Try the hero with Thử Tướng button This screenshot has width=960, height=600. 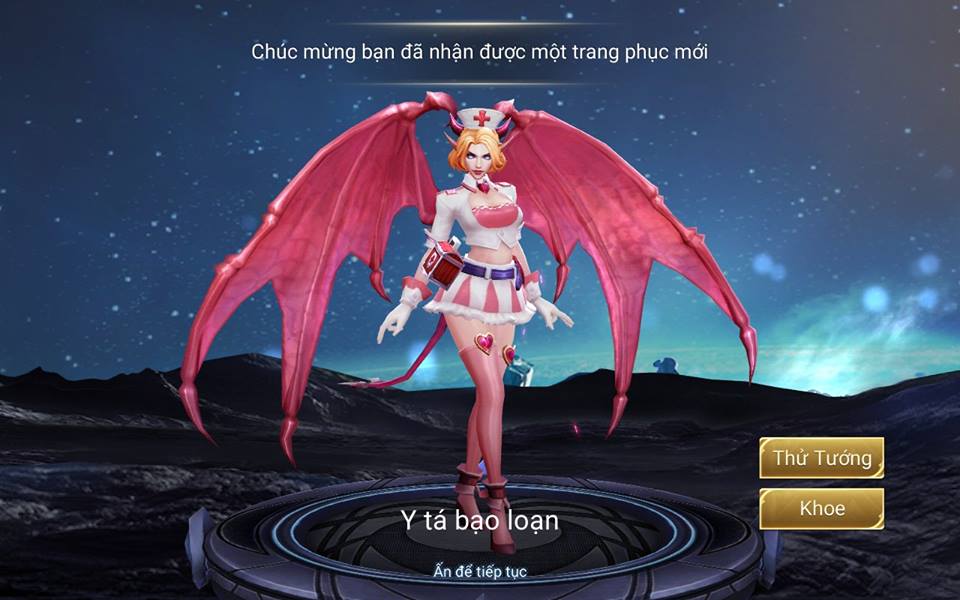point(821,459)
